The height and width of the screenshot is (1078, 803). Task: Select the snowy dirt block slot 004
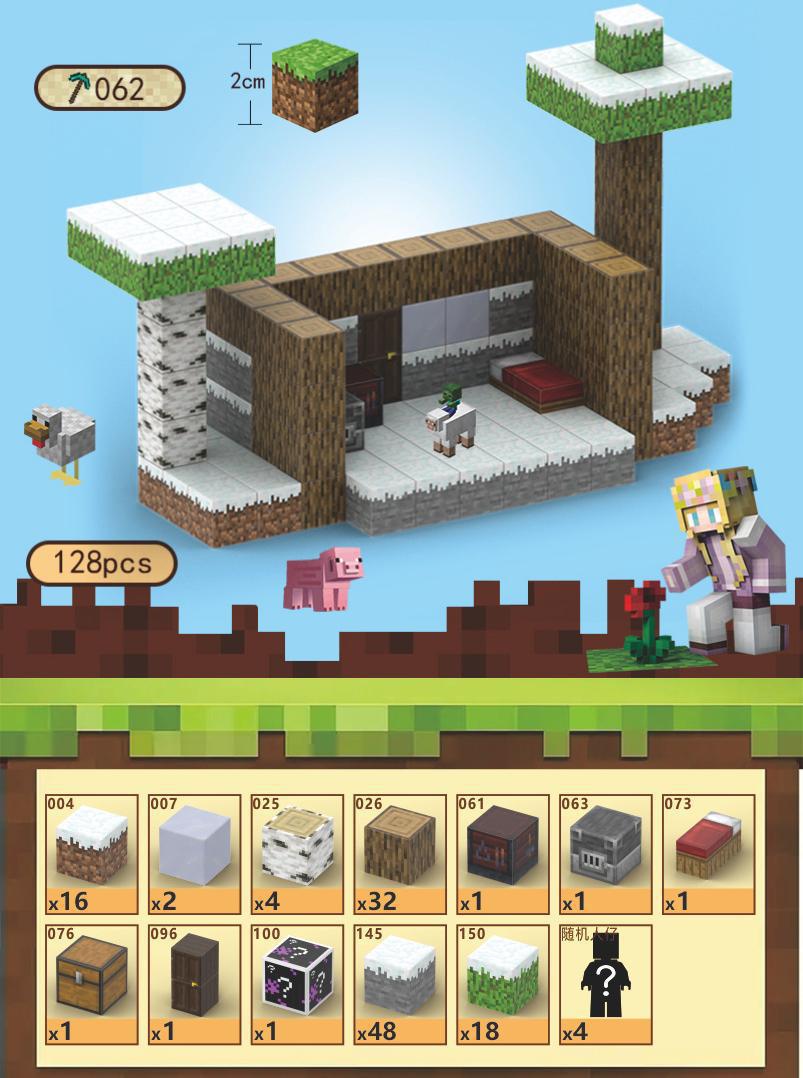[92, 853]
